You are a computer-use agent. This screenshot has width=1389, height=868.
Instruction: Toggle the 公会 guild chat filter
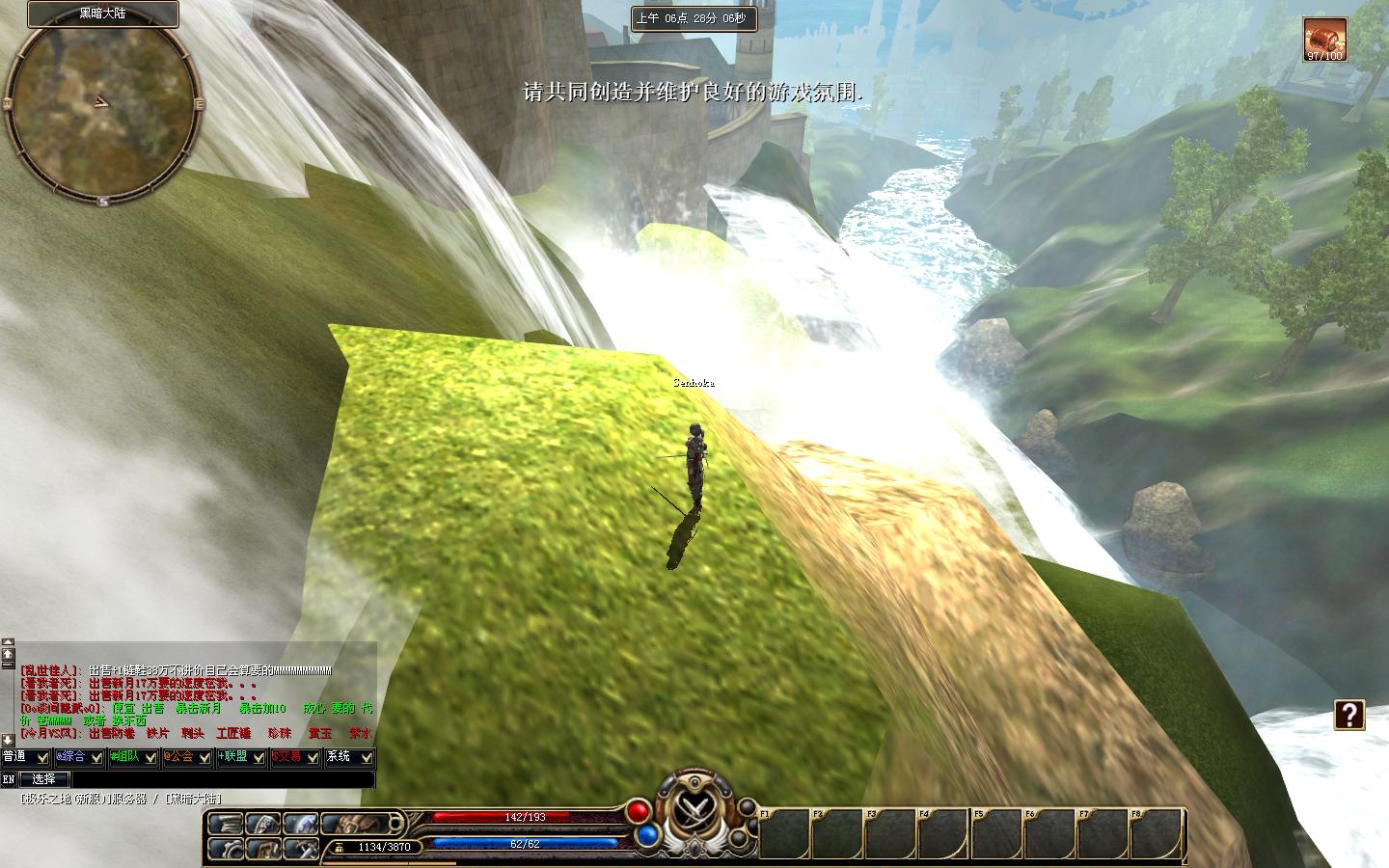(187, 757)
